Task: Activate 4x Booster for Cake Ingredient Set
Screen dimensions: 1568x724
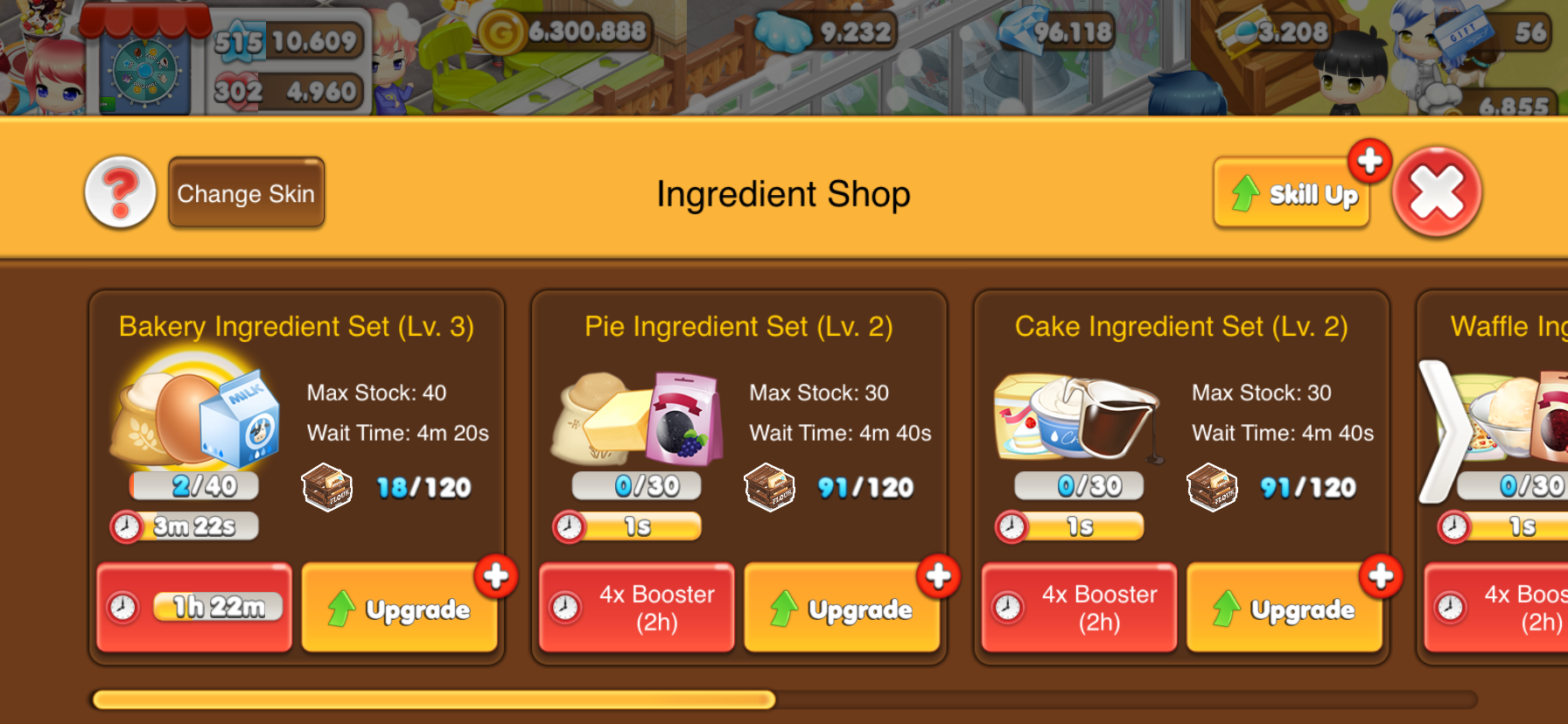Action: point(1079,608)
